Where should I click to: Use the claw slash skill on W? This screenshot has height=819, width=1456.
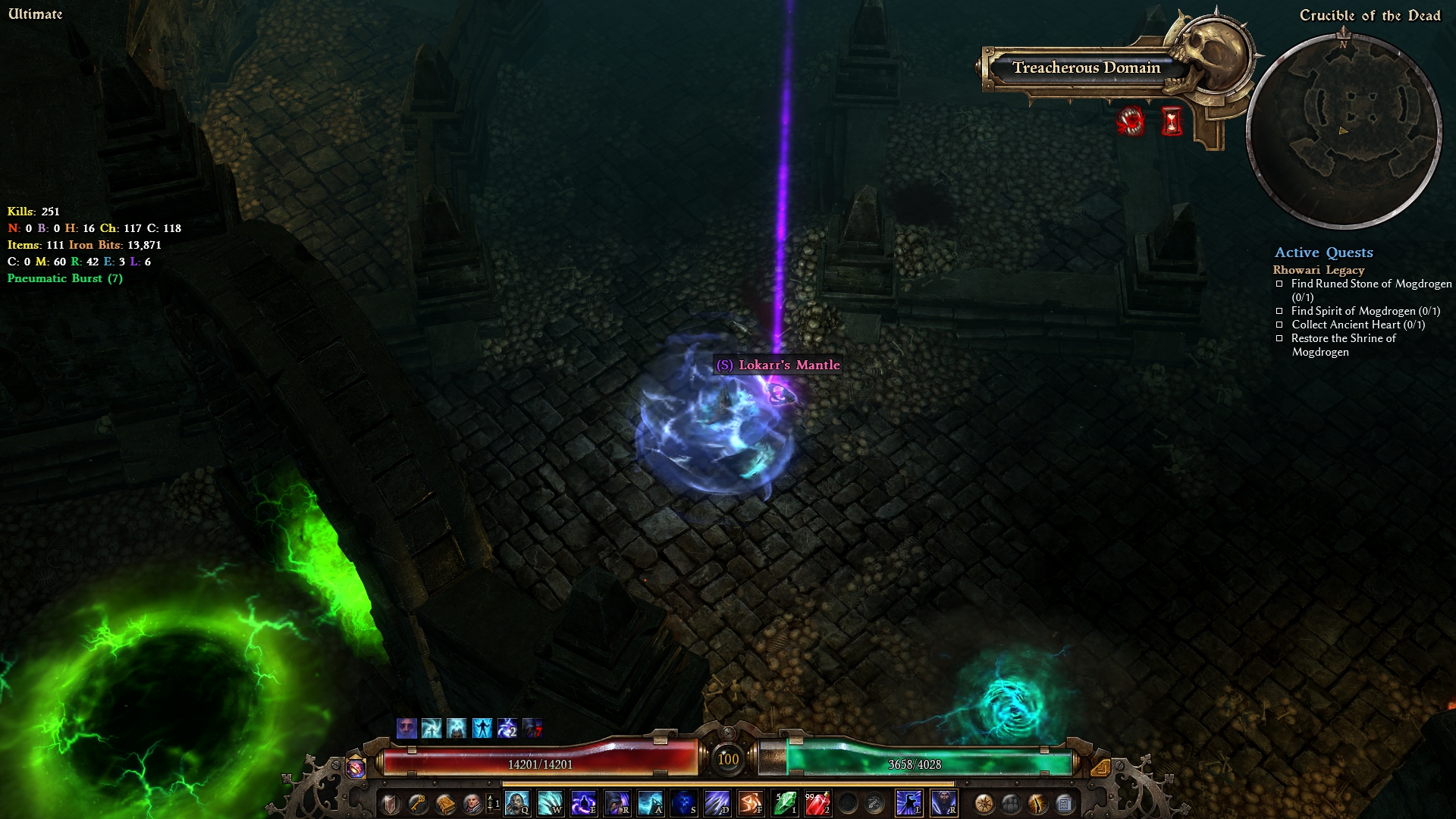click(551, 803)
